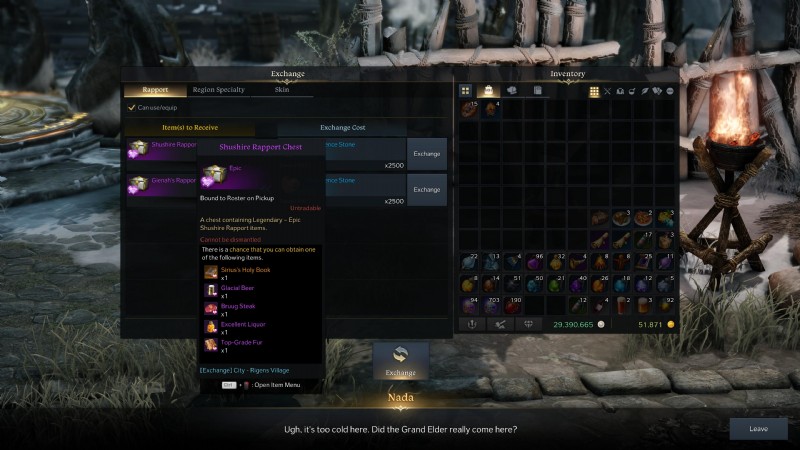Select the item stack of 703
Viewport: 800px width, 450px height.
click(490, 303)
